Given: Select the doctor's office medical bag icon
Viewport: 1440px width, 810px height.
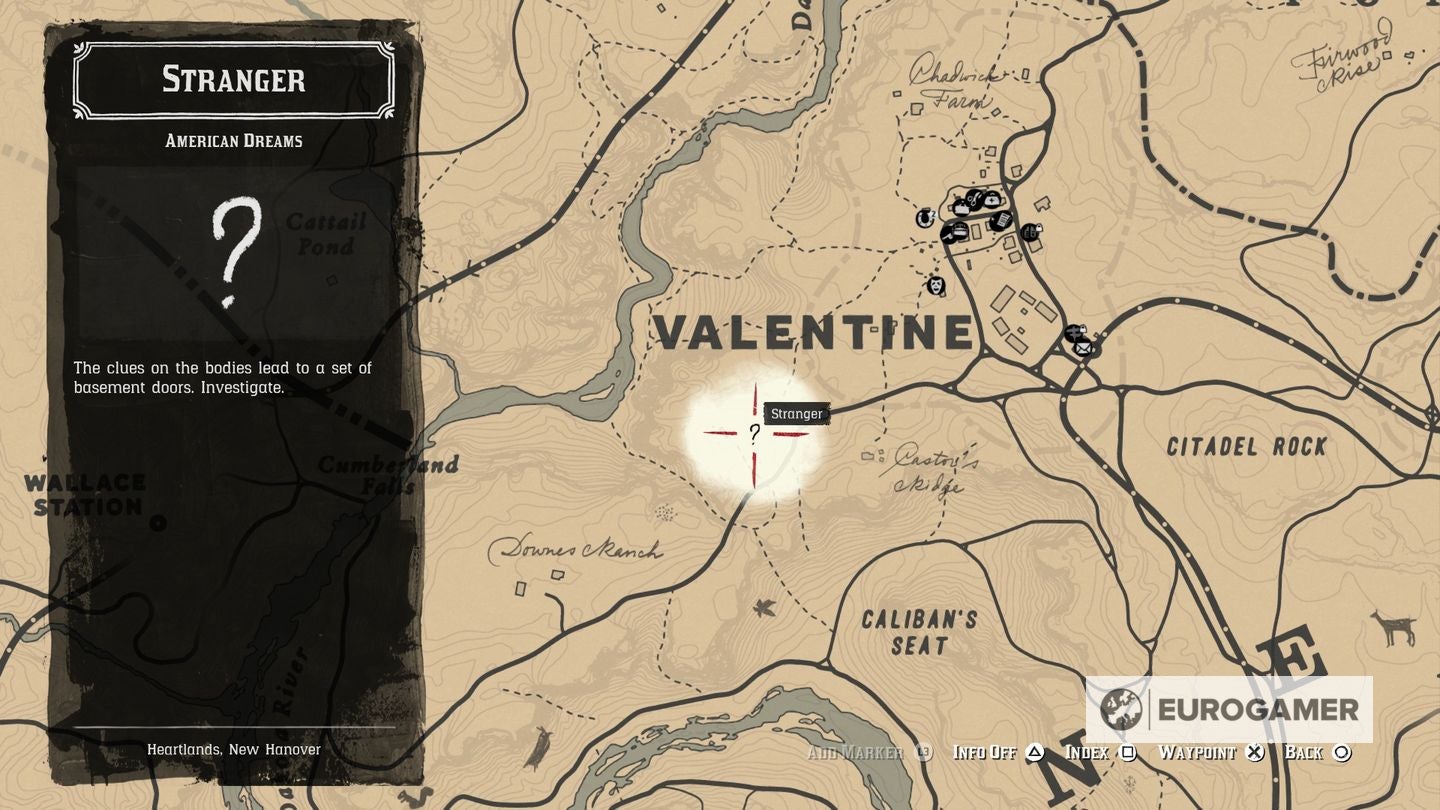Looking at the screenshot, I should [x=993, y=198].
